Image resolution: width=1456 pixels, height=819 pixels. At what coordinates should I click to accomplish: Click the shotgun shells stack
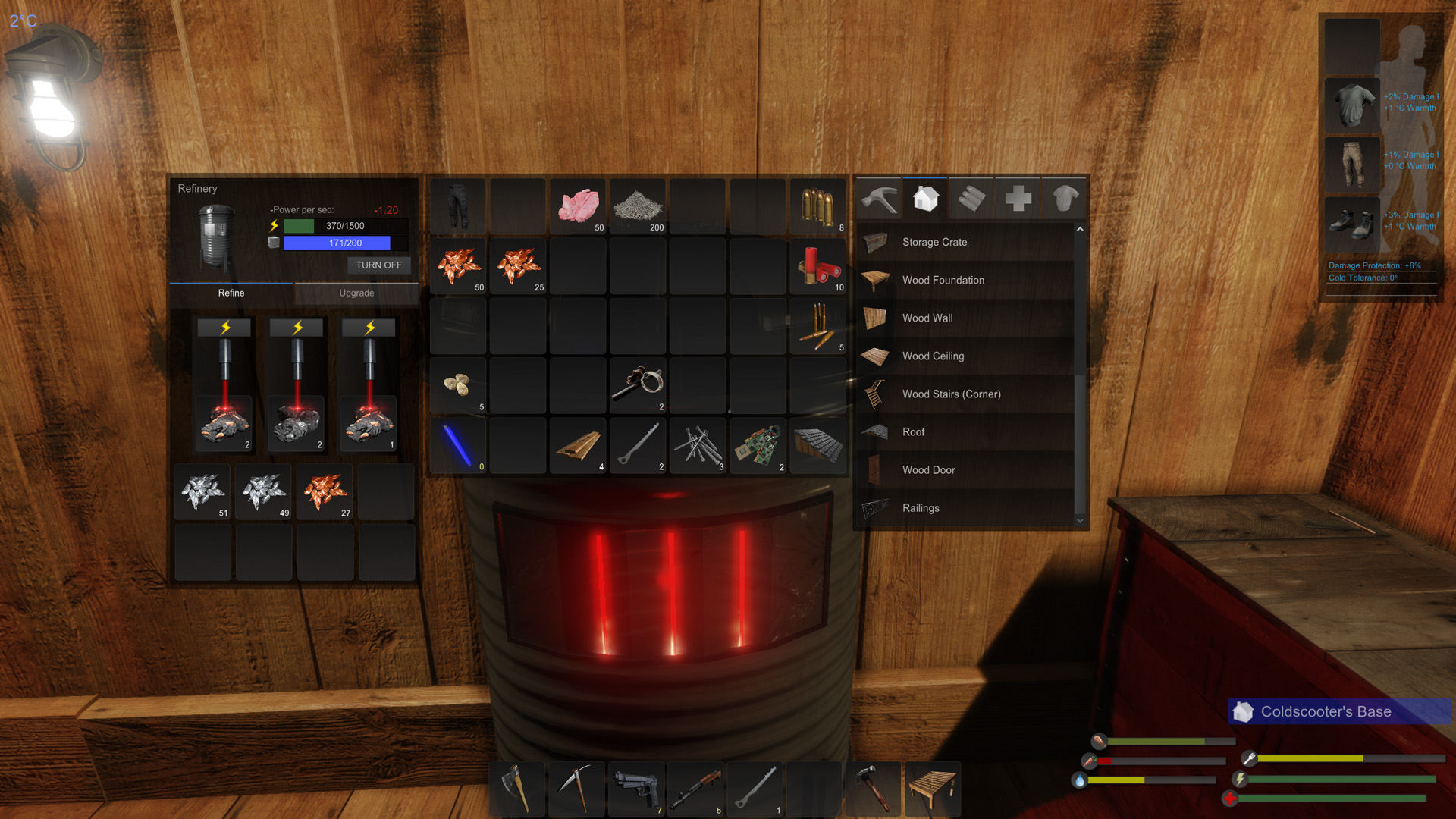tap(818, 266)
